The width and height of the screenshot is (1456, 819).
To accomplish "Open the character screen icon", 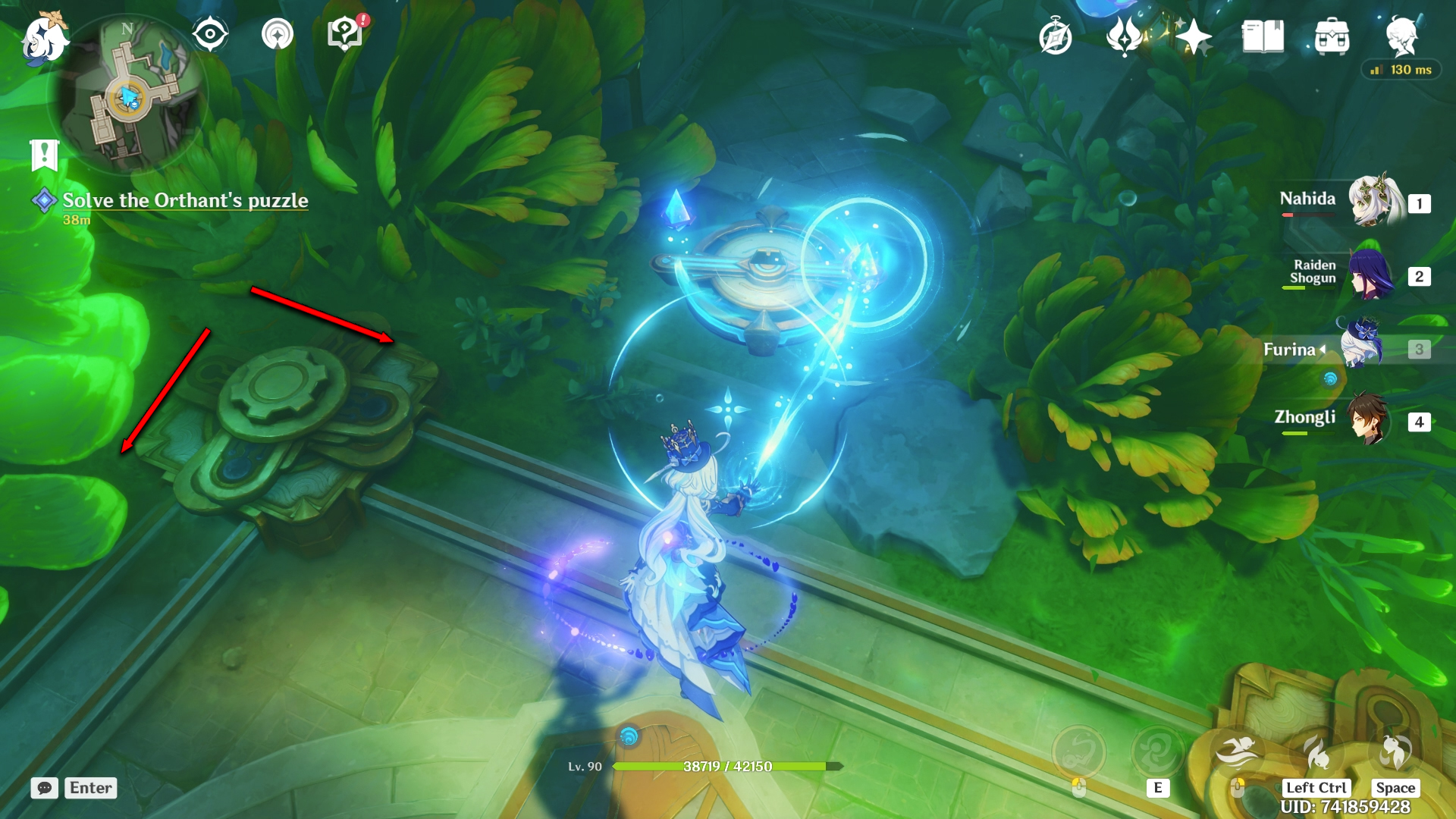I will pyautogui.click(x=1401, y=36).
